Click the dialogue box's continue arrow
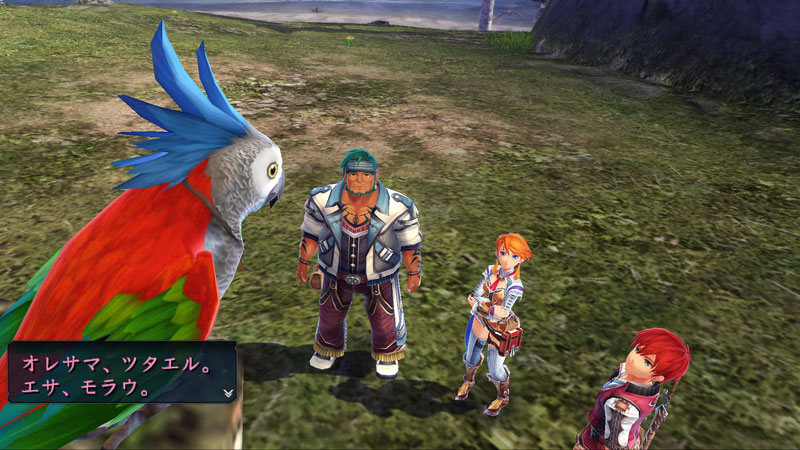Screen dimensions: 800x450 click(228, 393)
